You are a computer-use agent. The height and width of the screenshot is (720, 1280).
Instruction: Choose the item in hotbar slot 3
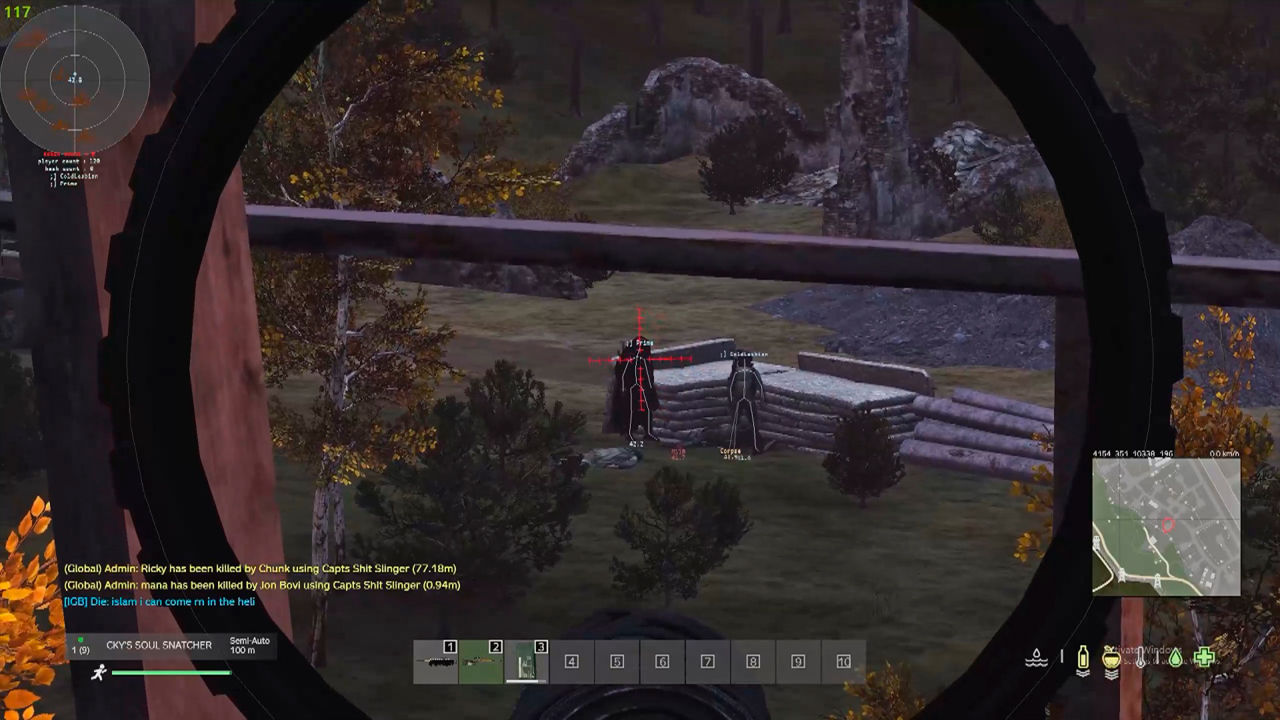[x=527, y=661]
